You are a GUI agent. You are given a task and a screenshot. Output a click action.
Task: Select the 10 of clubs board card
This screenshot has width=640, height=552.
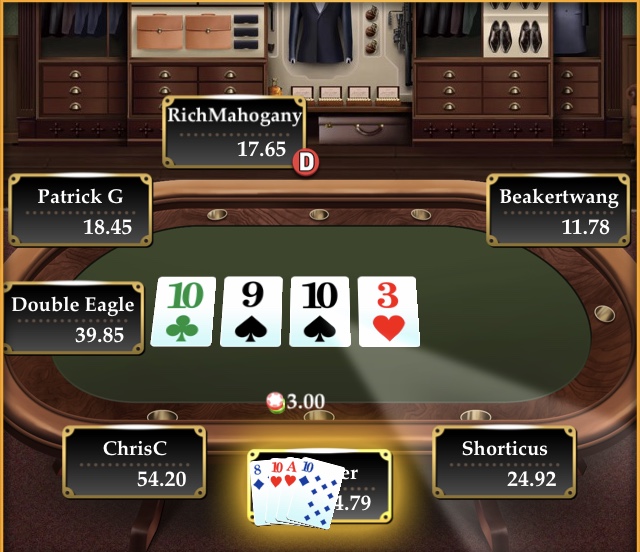184,312
